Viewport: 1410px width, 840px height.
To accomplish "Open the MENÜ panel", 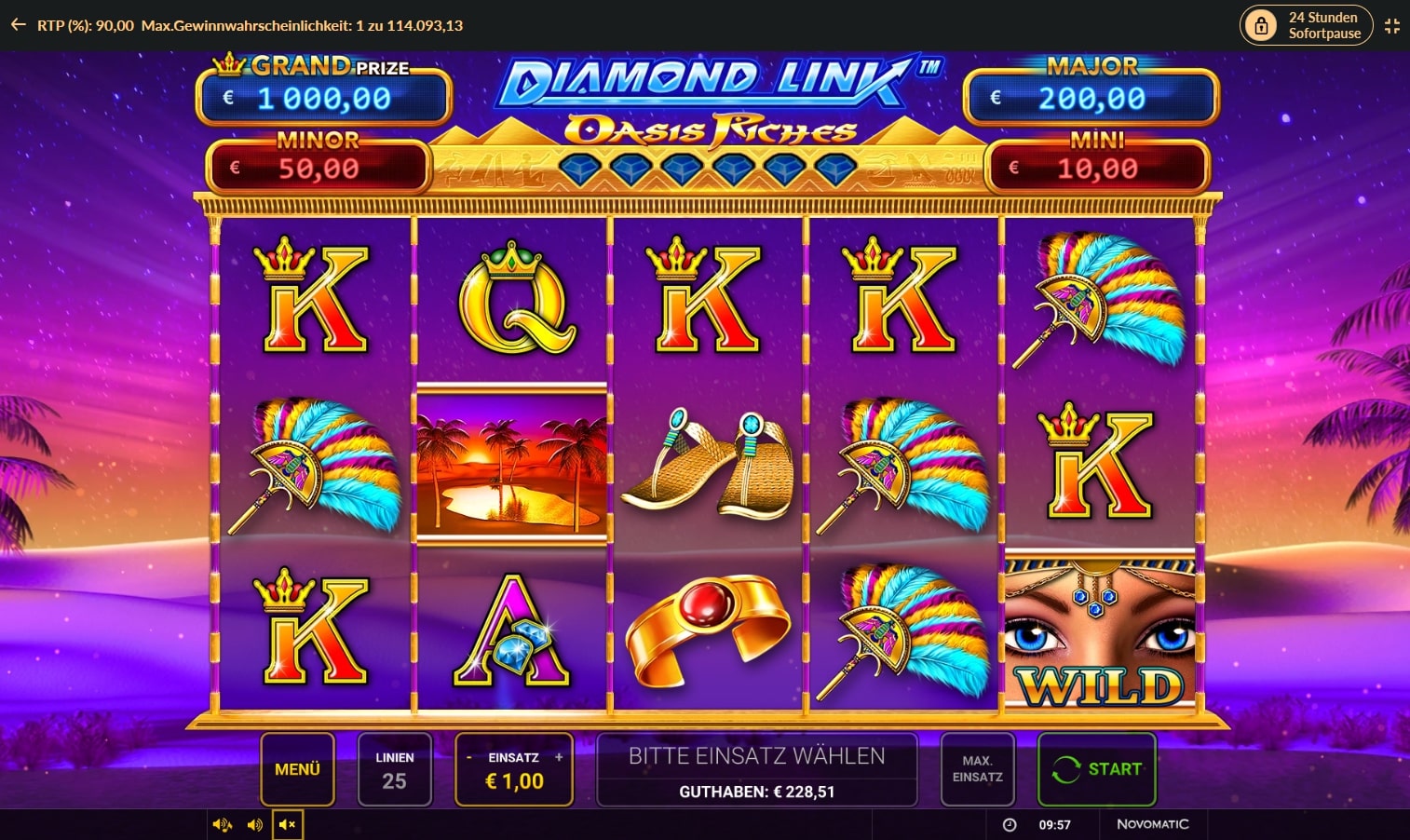I will (x=297, y=769).
